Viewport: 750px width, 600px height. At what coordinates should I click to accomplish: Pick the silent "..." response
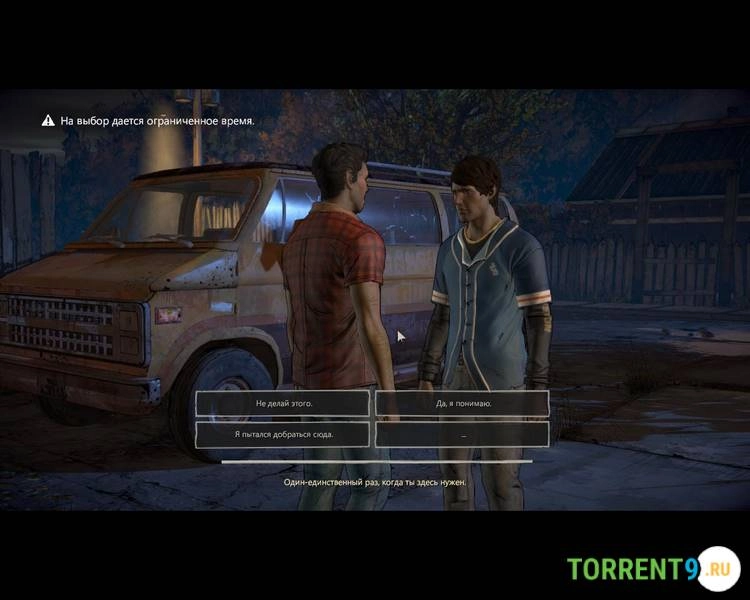coord(462,434)
